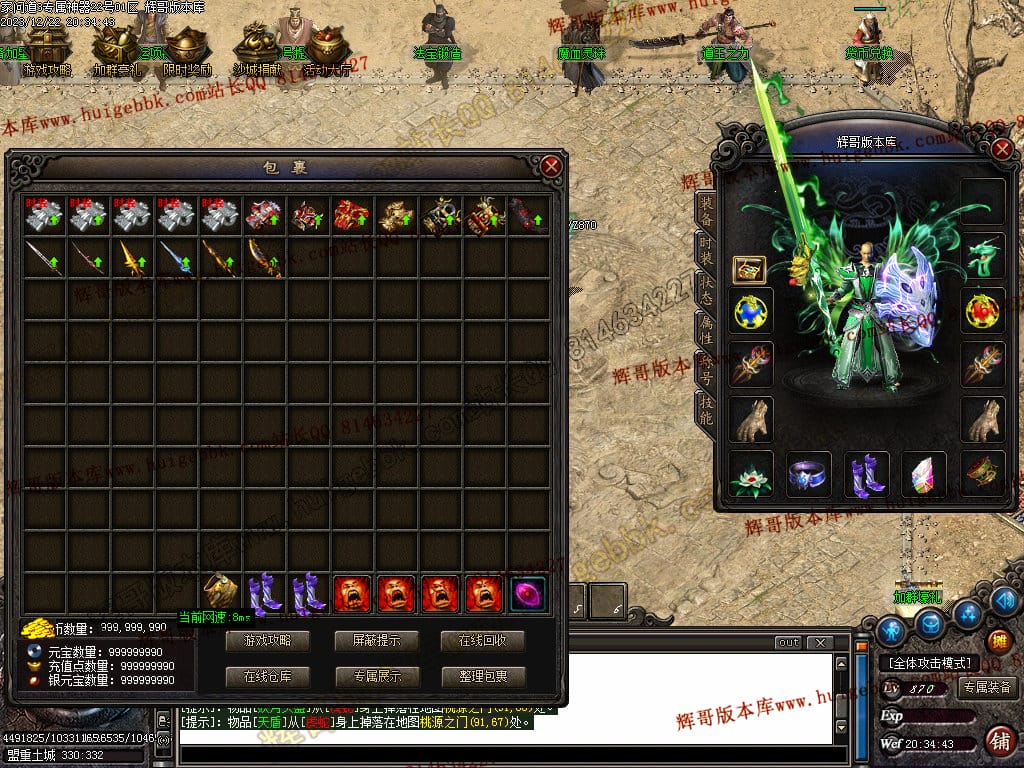Click the 专属装备 button

(x=987, y=687)
